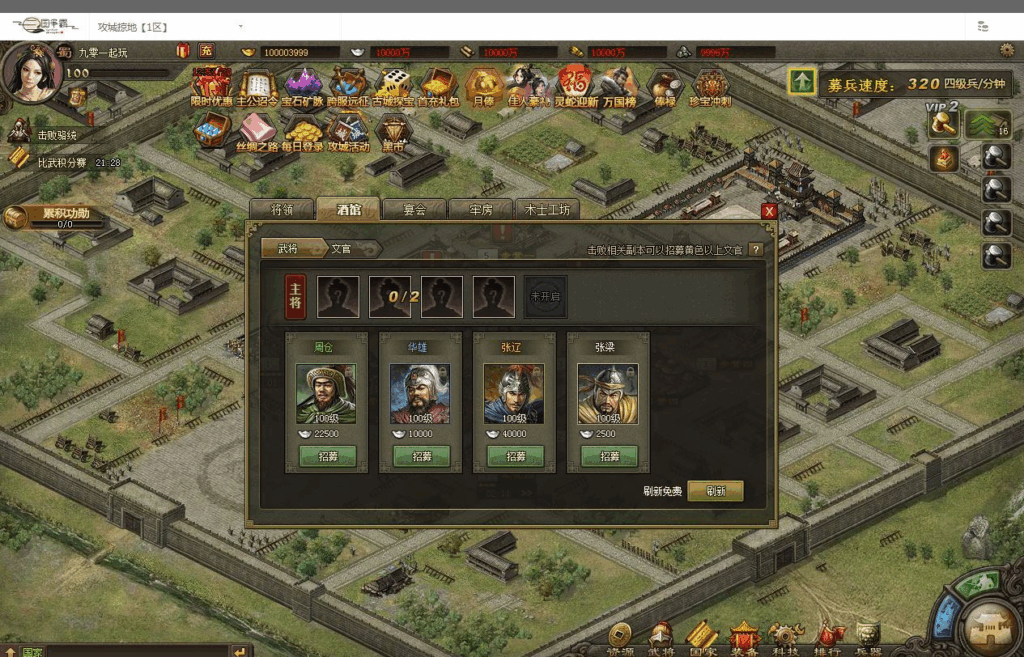1024x657 pixels.
Task: Open the 装备 equipment menu
Action: click(744, 637)
